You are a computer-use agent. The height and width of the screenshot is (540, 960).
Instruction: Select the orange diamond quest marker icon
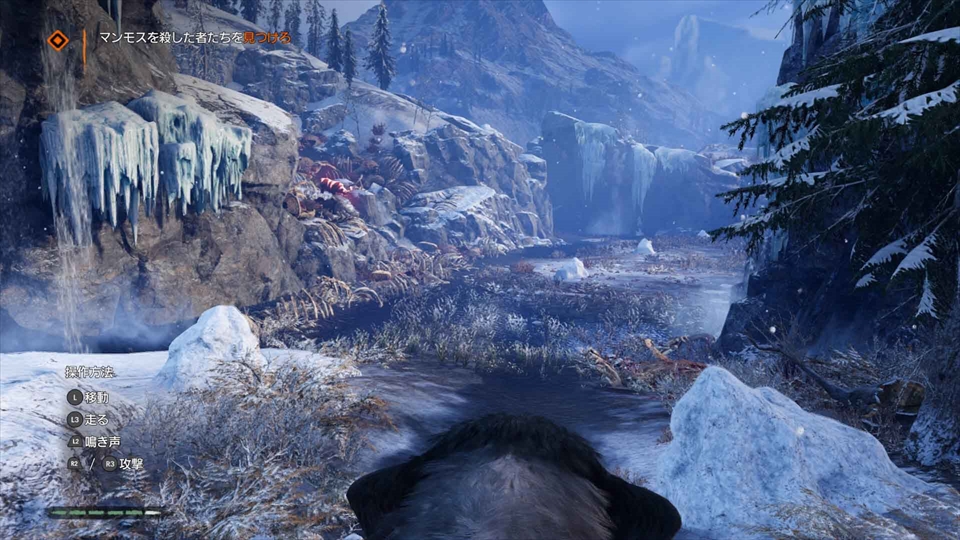[x=58, y=40]
